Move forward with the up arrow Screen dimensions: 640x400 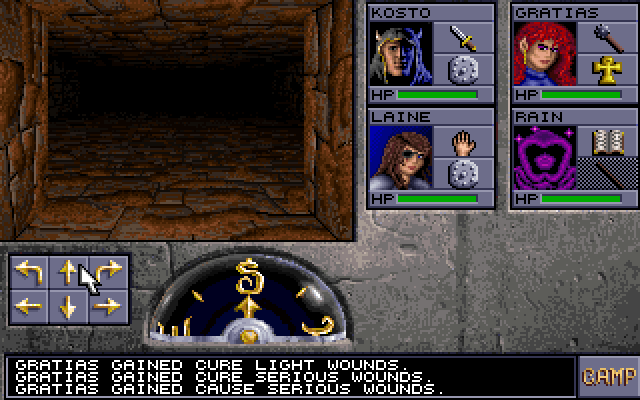coord(68,271)
